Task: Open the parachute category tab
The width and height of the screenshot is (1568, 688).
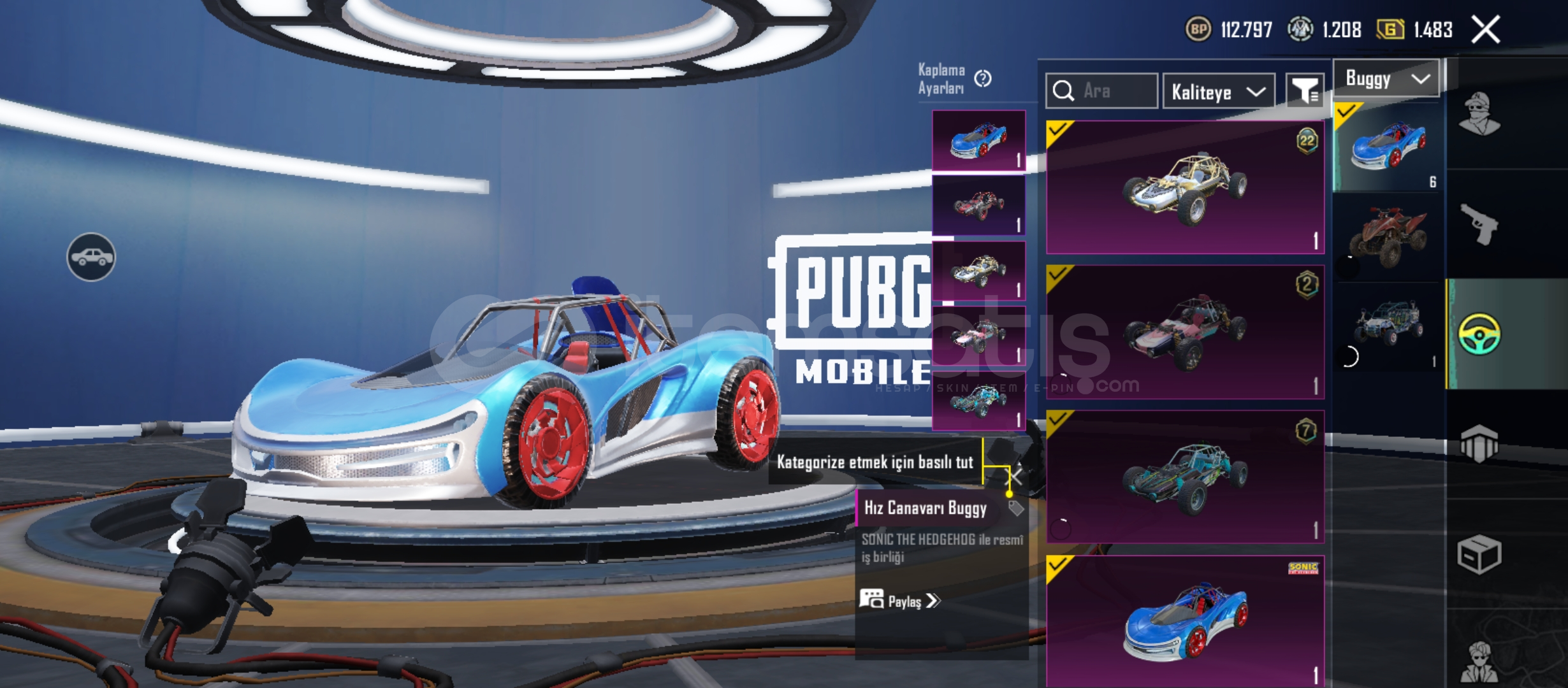Action: pos(1479,443)
